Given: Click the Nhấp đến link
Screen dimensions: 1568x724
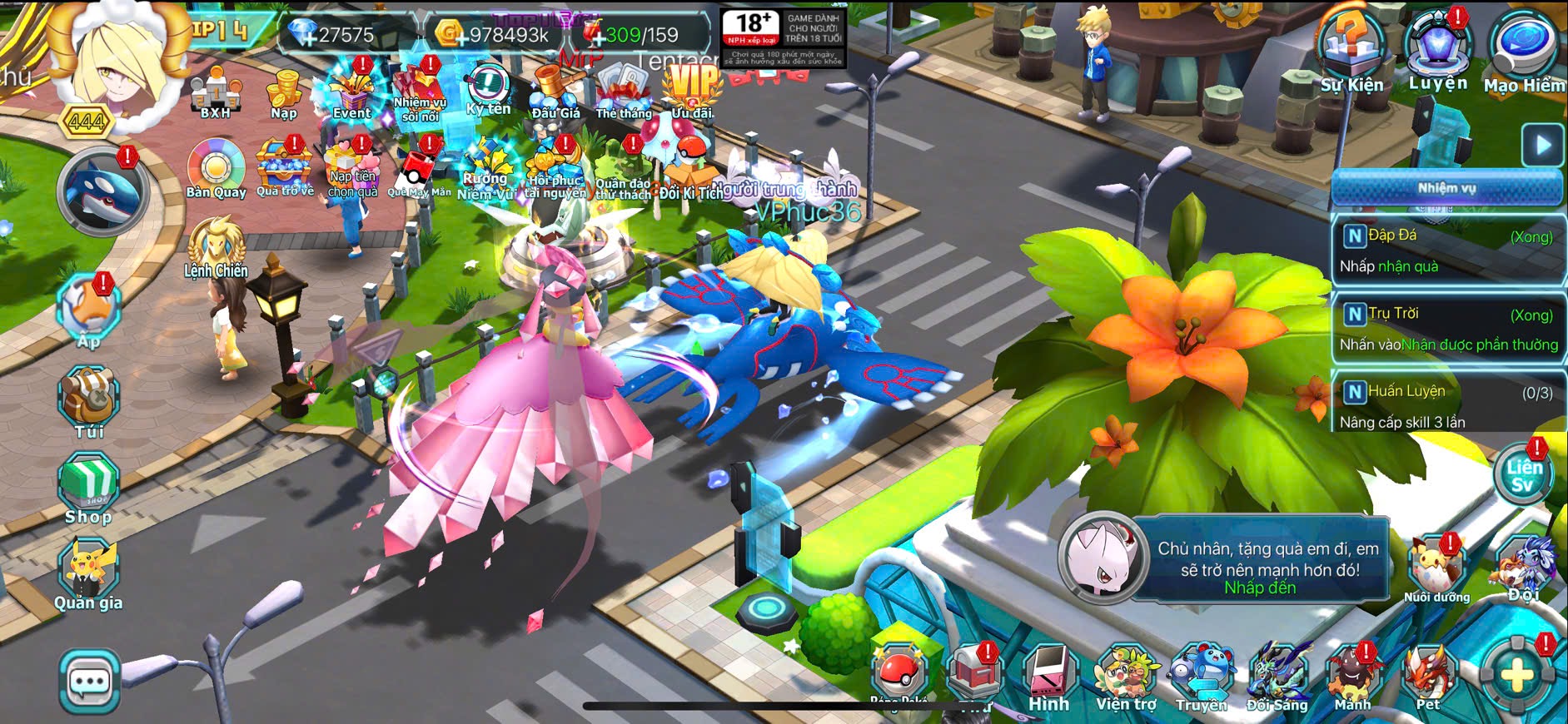Looking at the screenshot, I should [1259, 588].
